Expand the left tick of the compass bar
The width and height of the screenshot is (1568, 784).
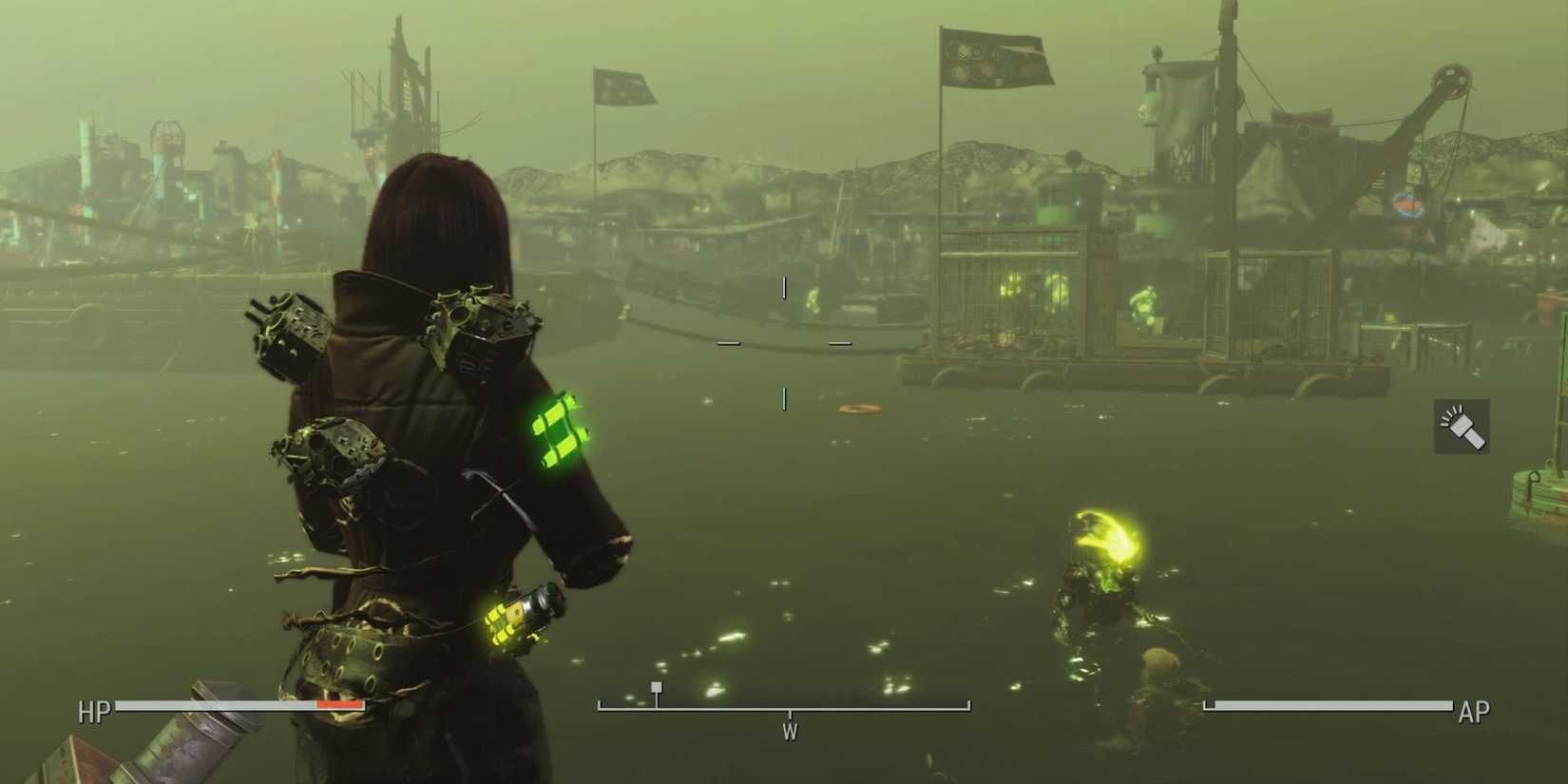[x=597, y=705]
